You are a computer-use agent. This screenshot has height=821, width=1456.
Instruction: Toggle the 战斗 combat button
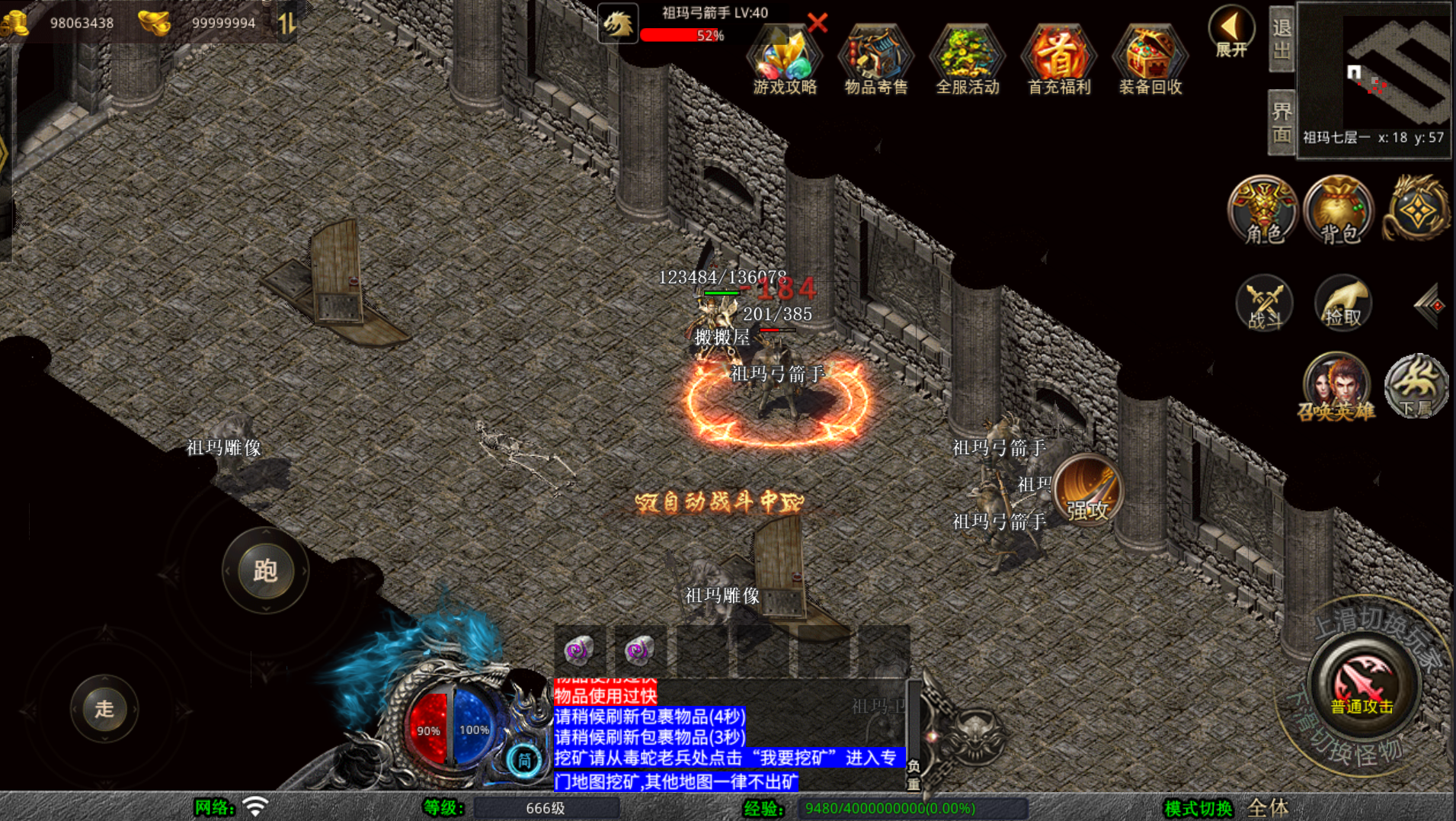(x=1264, y=303)
